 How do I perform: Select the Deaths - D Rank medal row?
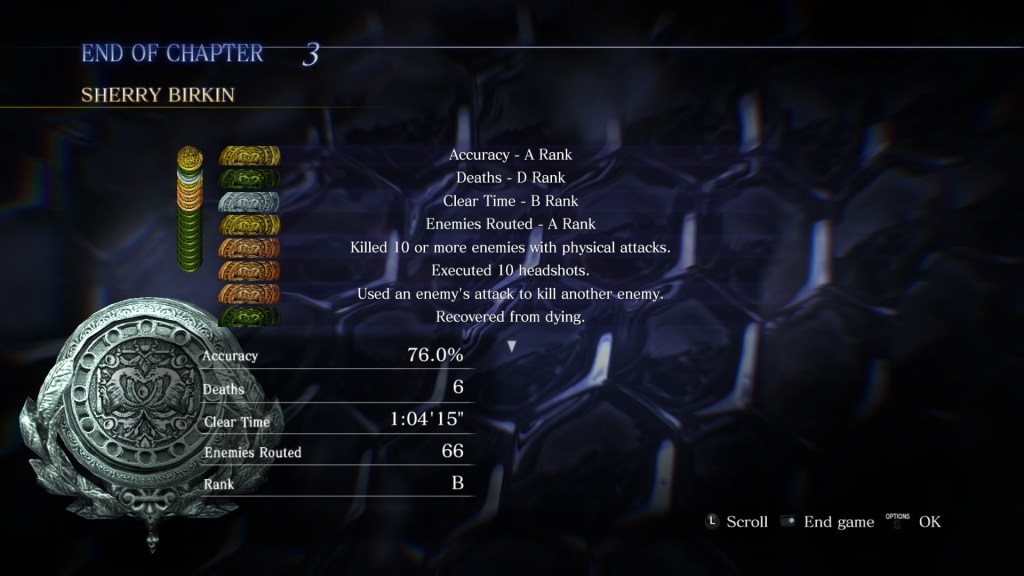click(510, 178)
